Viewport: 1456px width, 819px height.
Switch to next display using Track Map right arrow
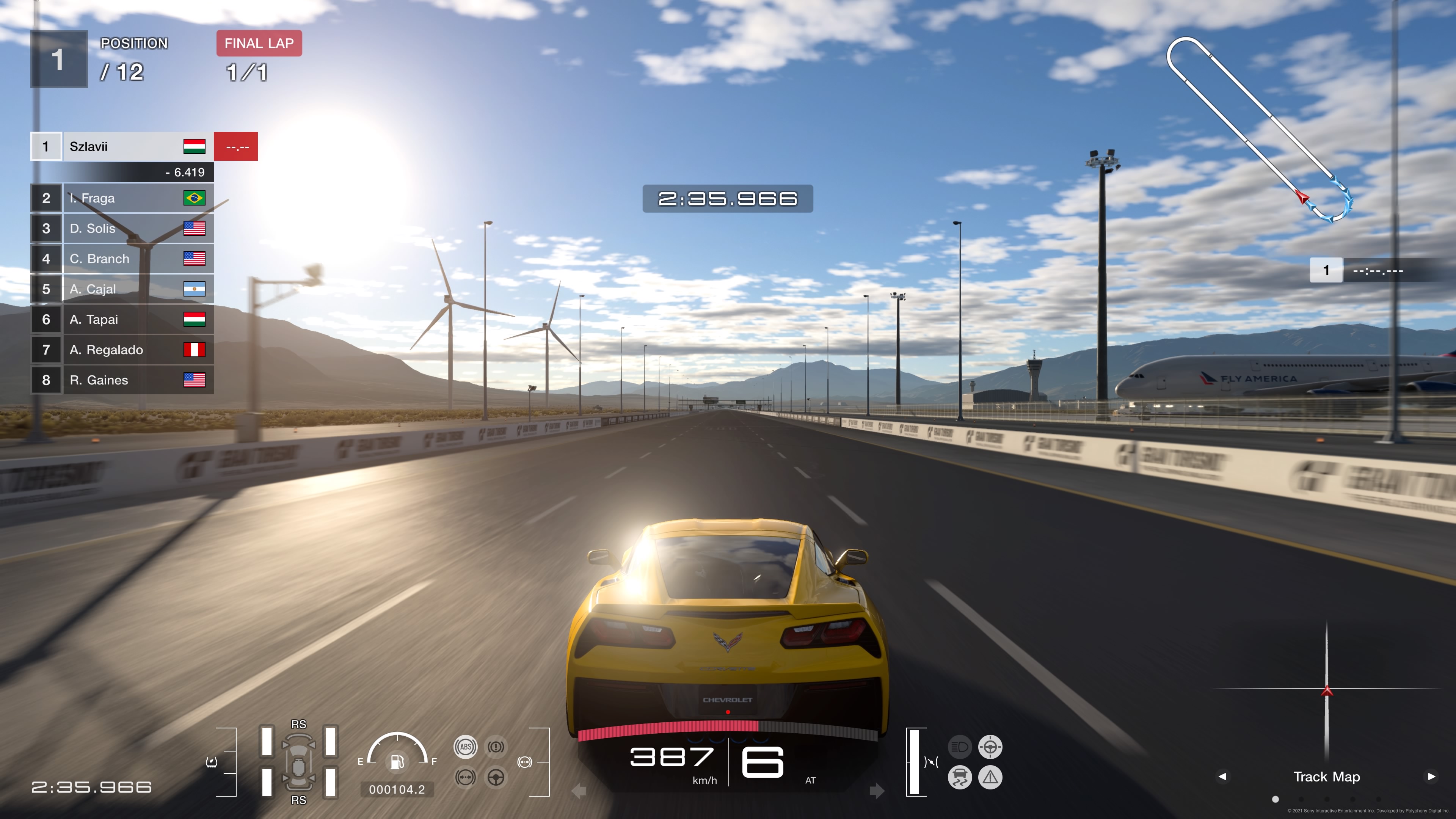pyautogui.click(x=1431, y=777)
